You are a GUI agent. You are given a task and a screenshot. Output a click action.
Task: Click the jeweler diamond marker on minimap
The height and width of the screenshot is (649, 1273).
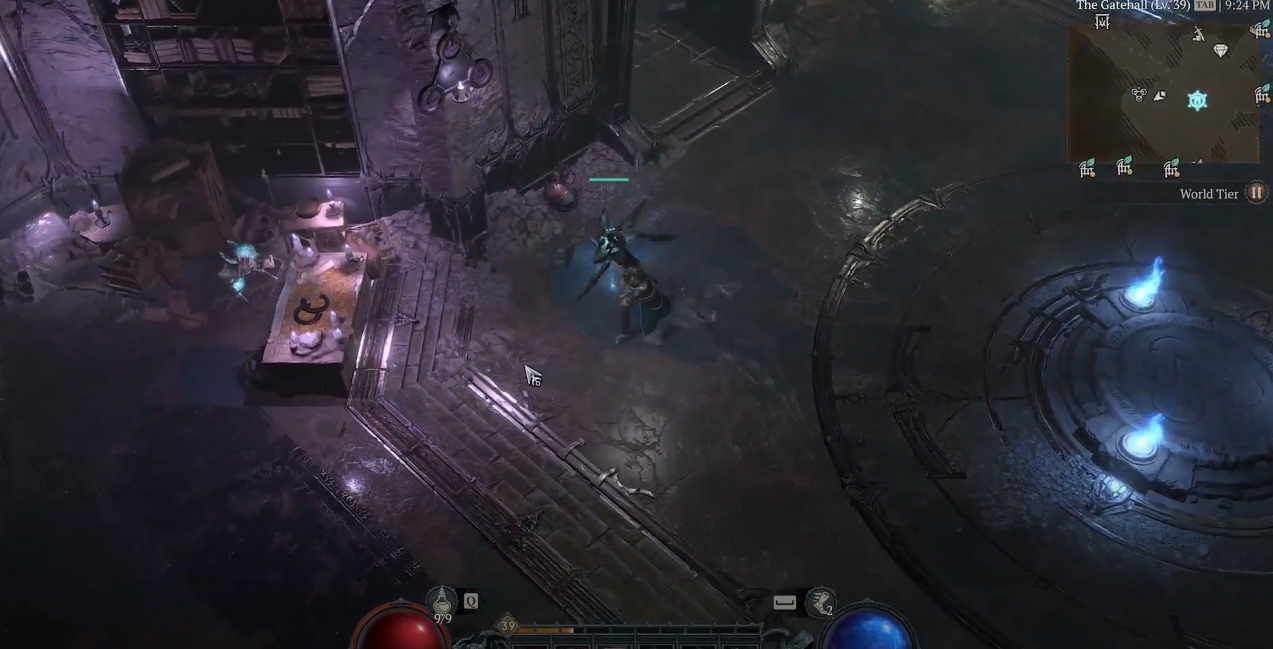point(1220,51)
